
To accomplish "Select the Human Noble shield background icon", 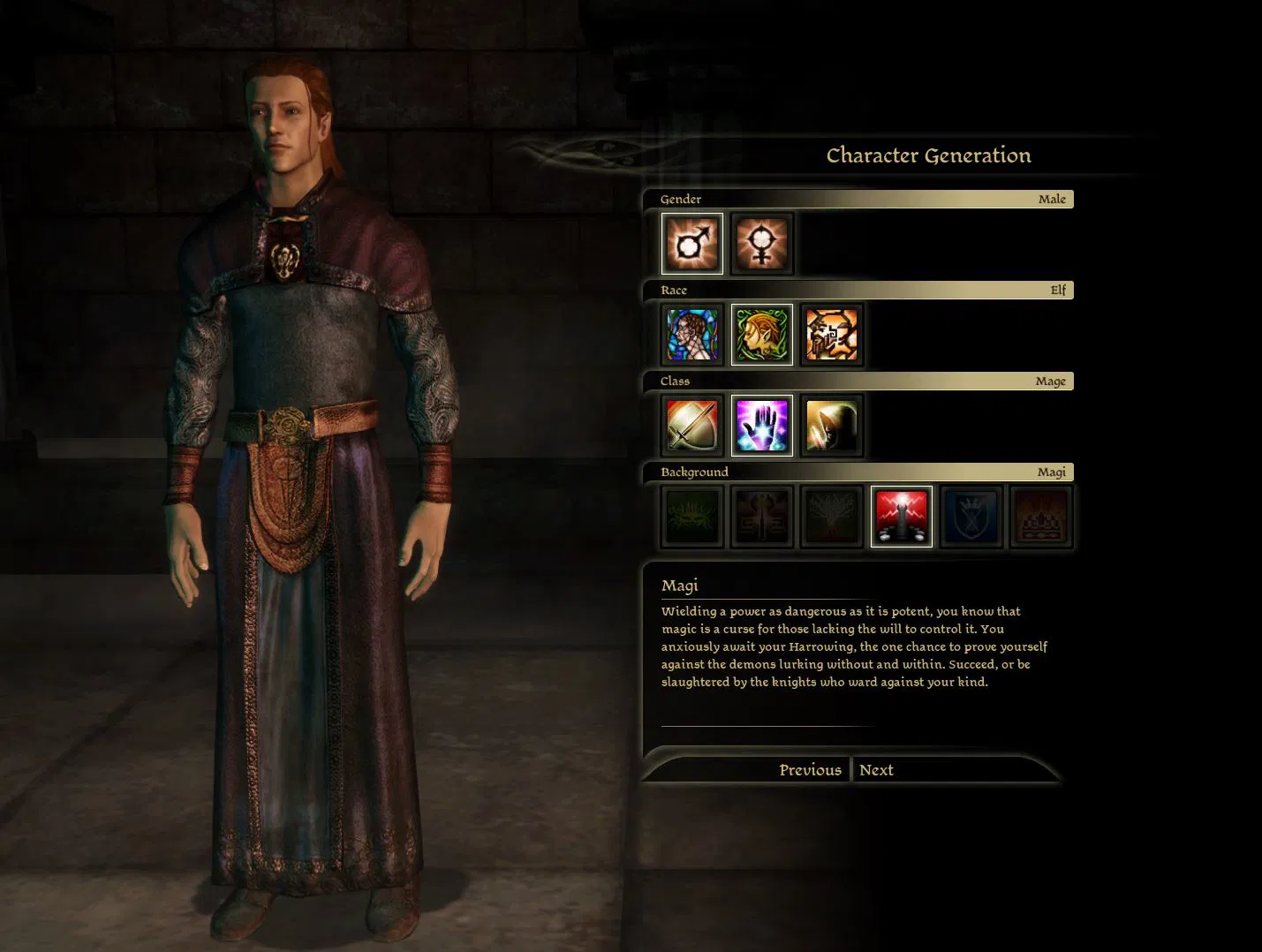I will tap(971, 516).
